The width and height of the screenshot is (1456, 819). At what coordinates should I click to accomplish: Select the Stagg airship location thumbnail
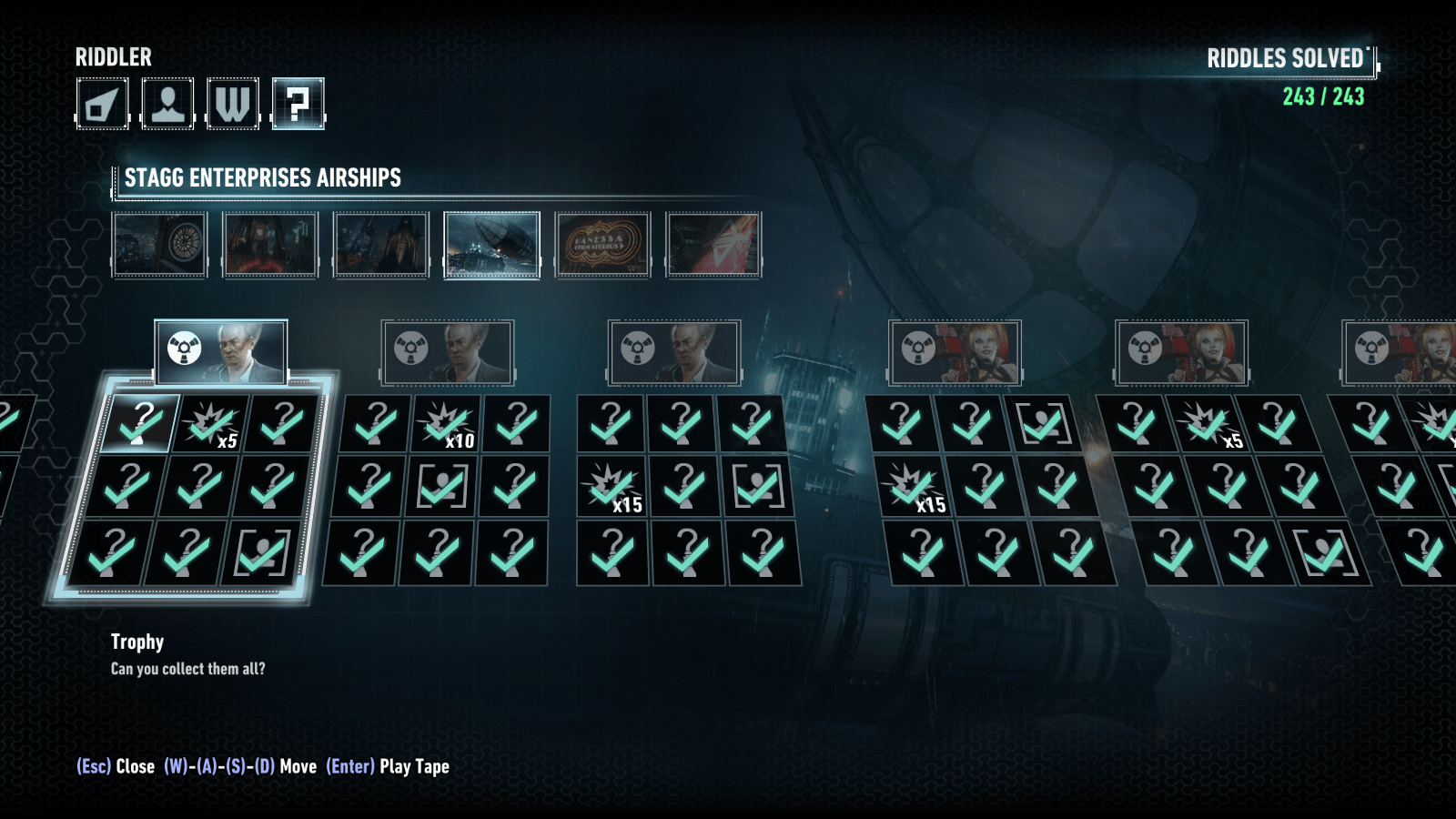491,244
